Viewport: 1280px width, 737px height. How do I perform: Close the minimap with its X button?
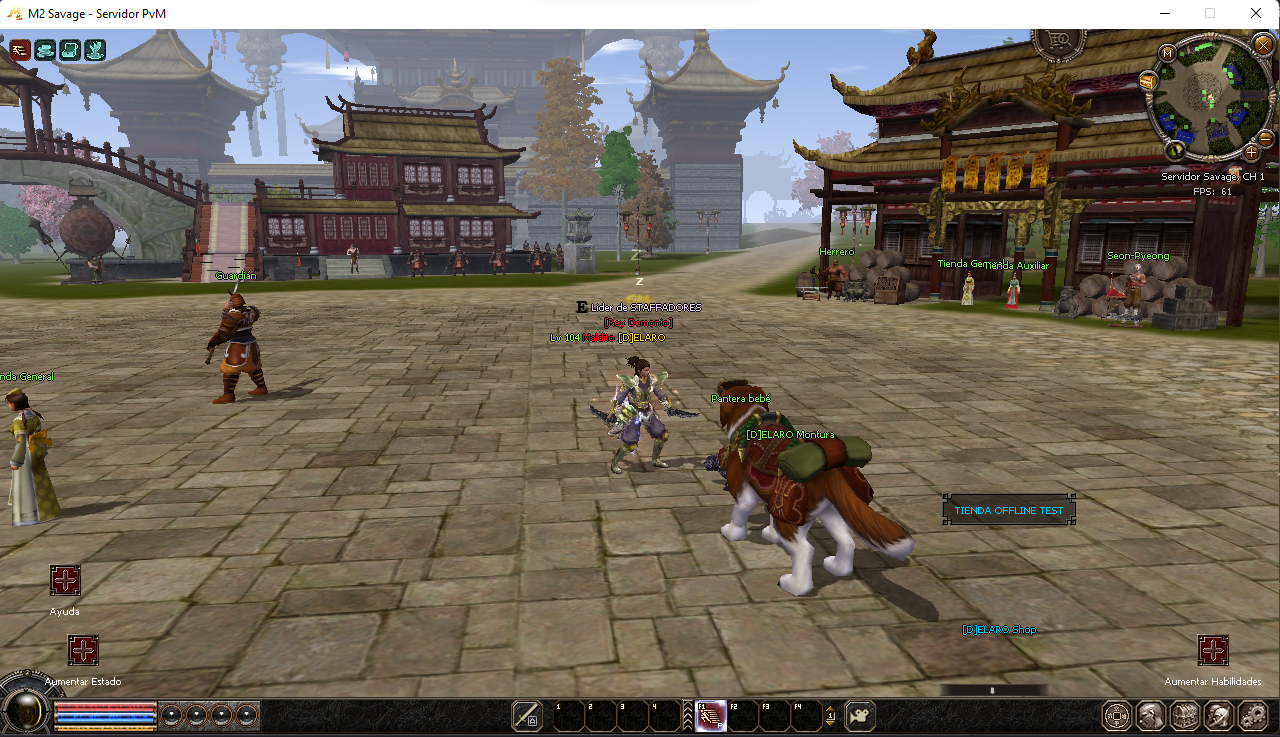1264,44
